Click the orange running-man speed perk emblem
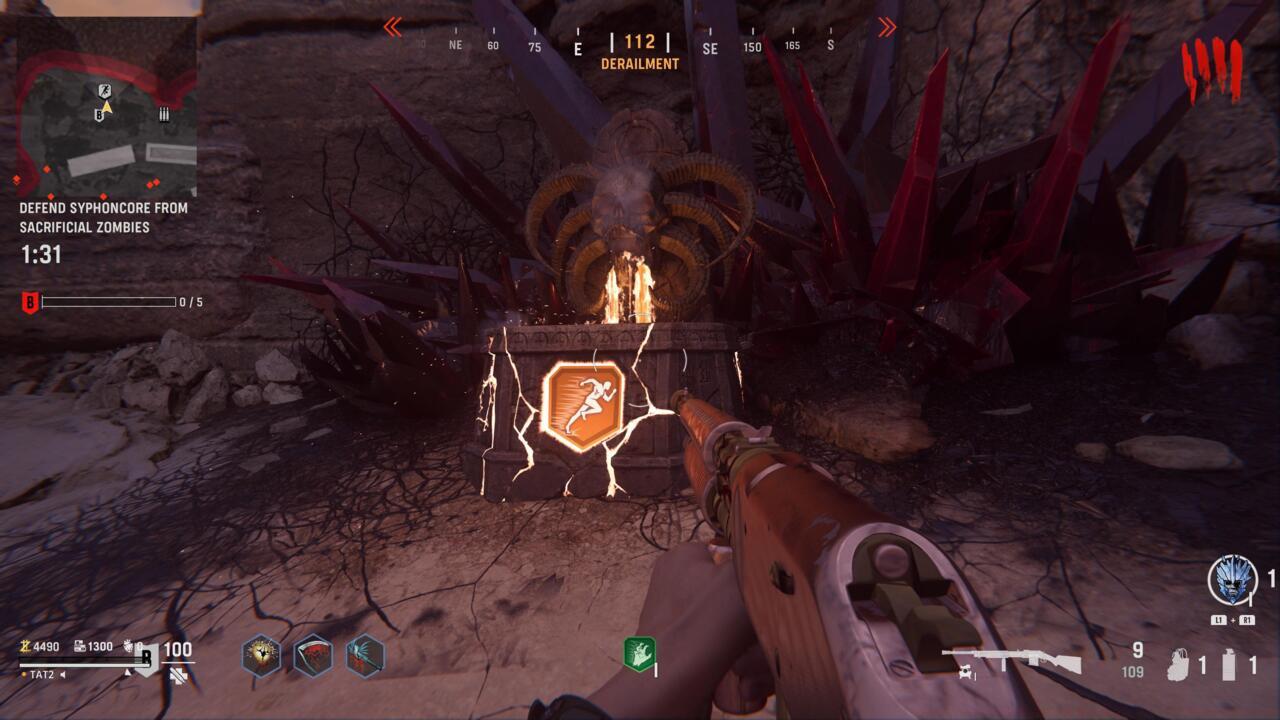The height and width of the screenshot is (720, 1280). coord(585,403)
